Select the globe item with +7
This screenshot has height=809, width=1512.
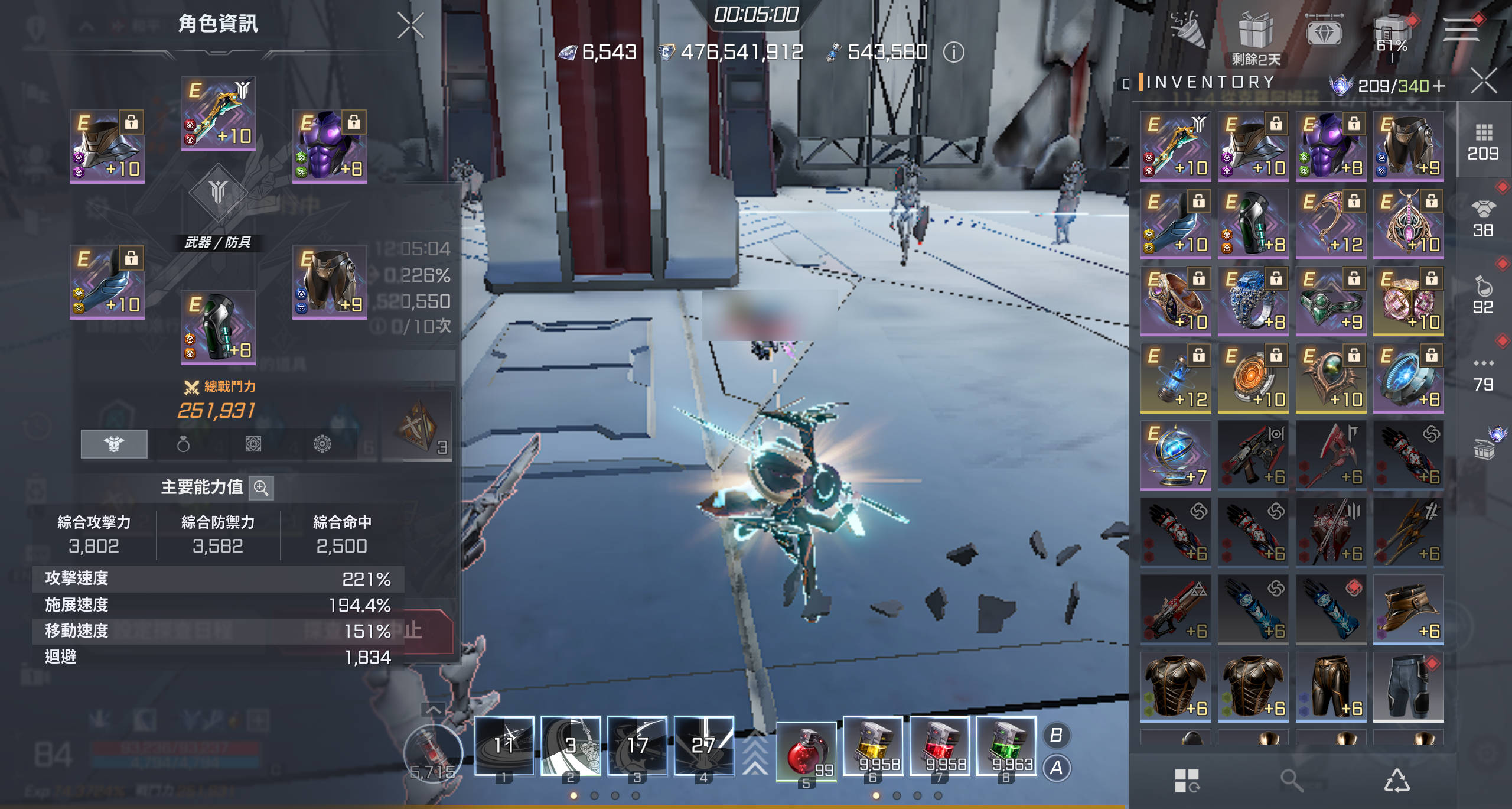pos(1175,455)
